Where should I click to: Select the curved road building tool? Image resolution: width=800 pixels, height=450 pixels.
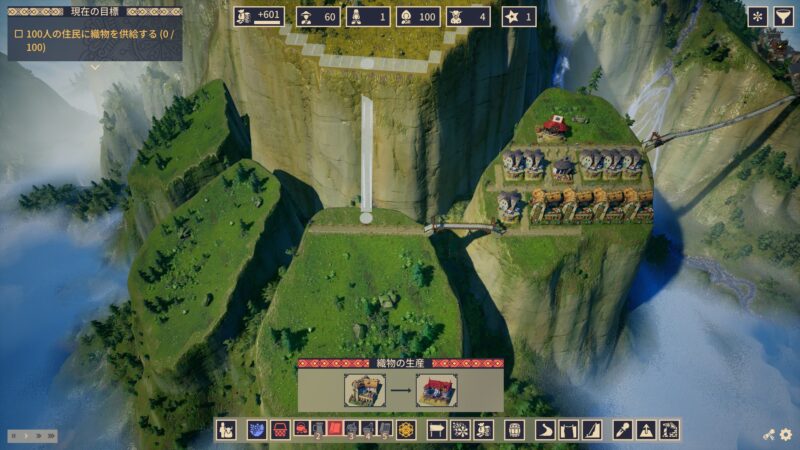tap(544, 430)
